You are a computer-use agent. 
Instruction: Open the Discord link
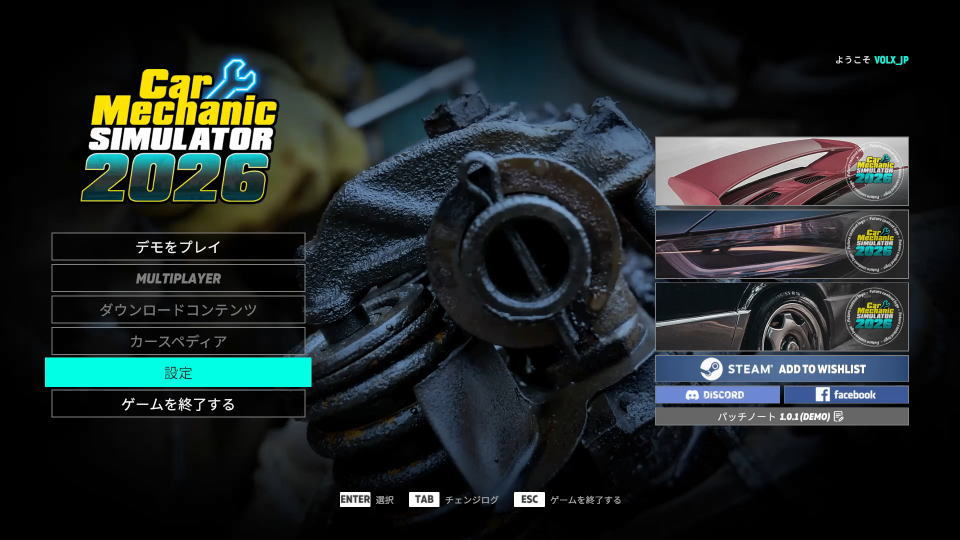coord(717,395)
